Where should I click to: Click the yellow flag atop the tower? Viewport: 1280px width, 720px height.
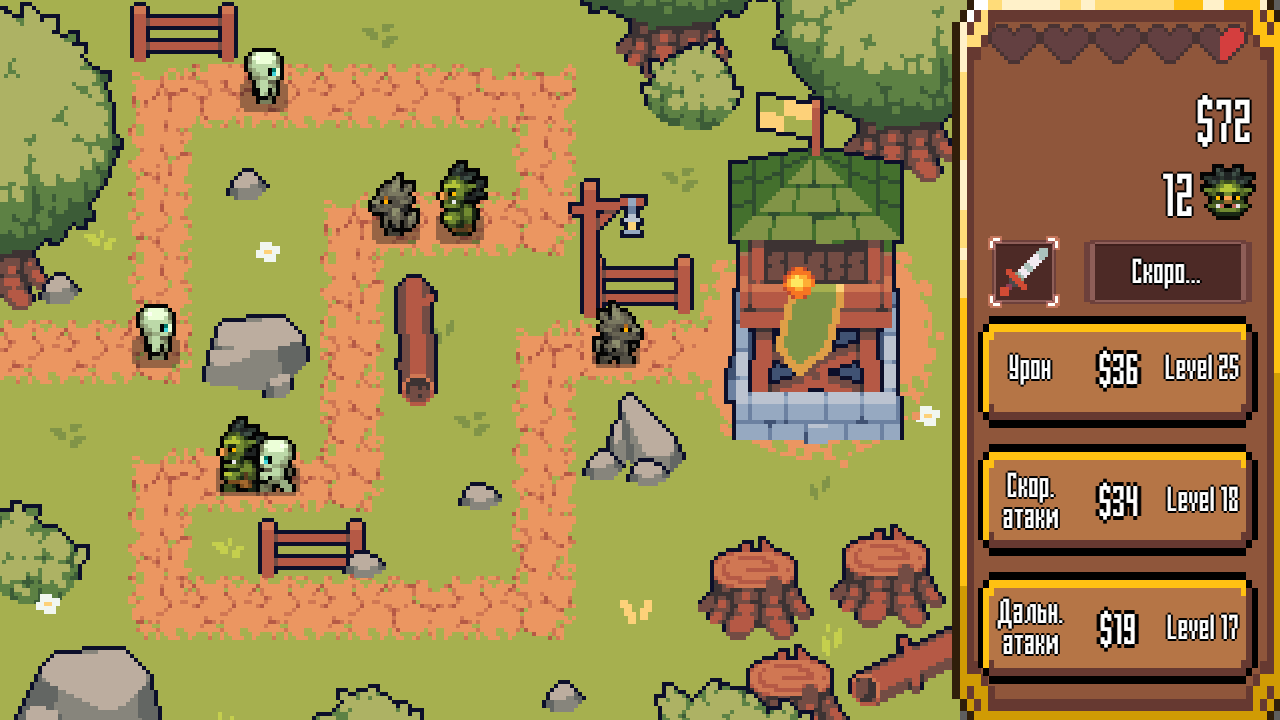[786, 112]
